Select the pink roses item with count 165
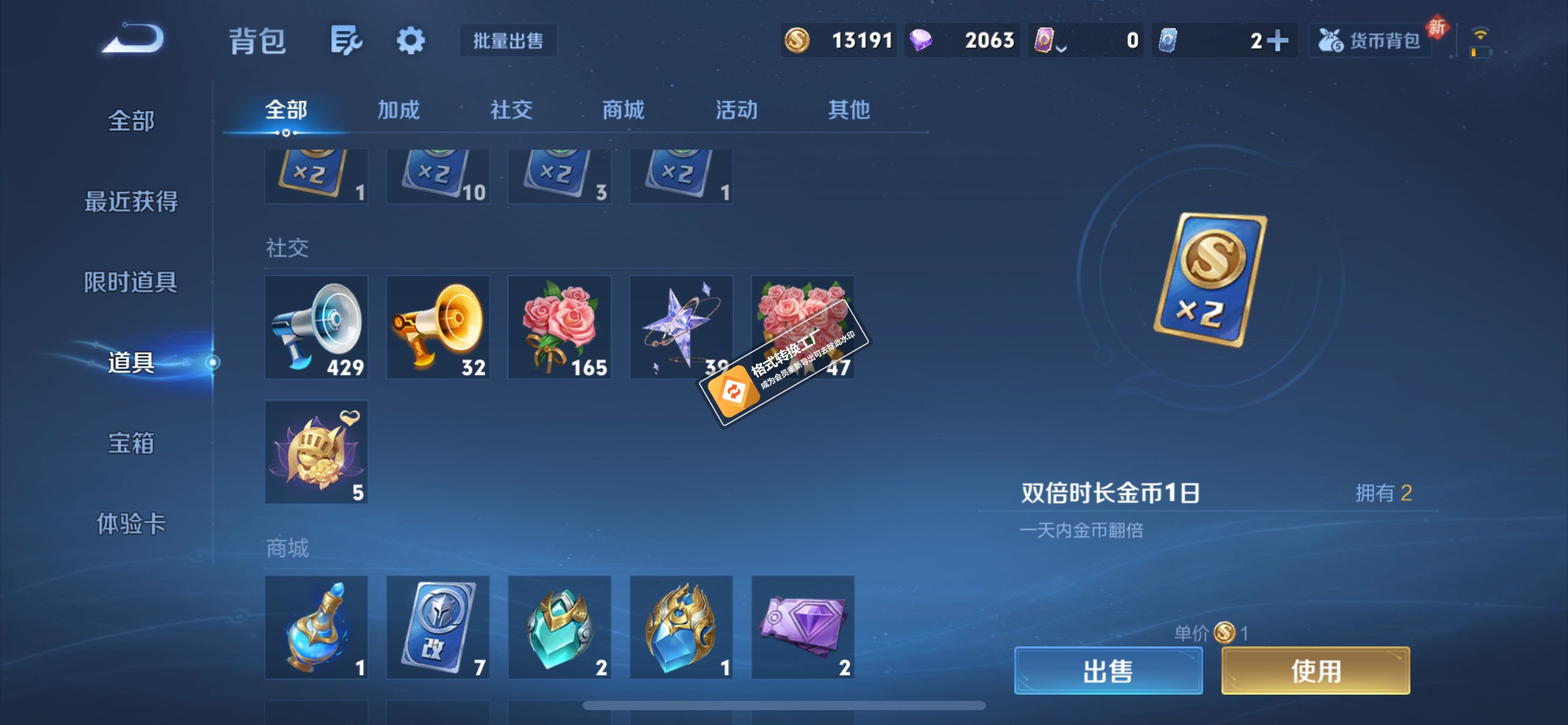This screenshot has height=725, width=1568. 559,327
